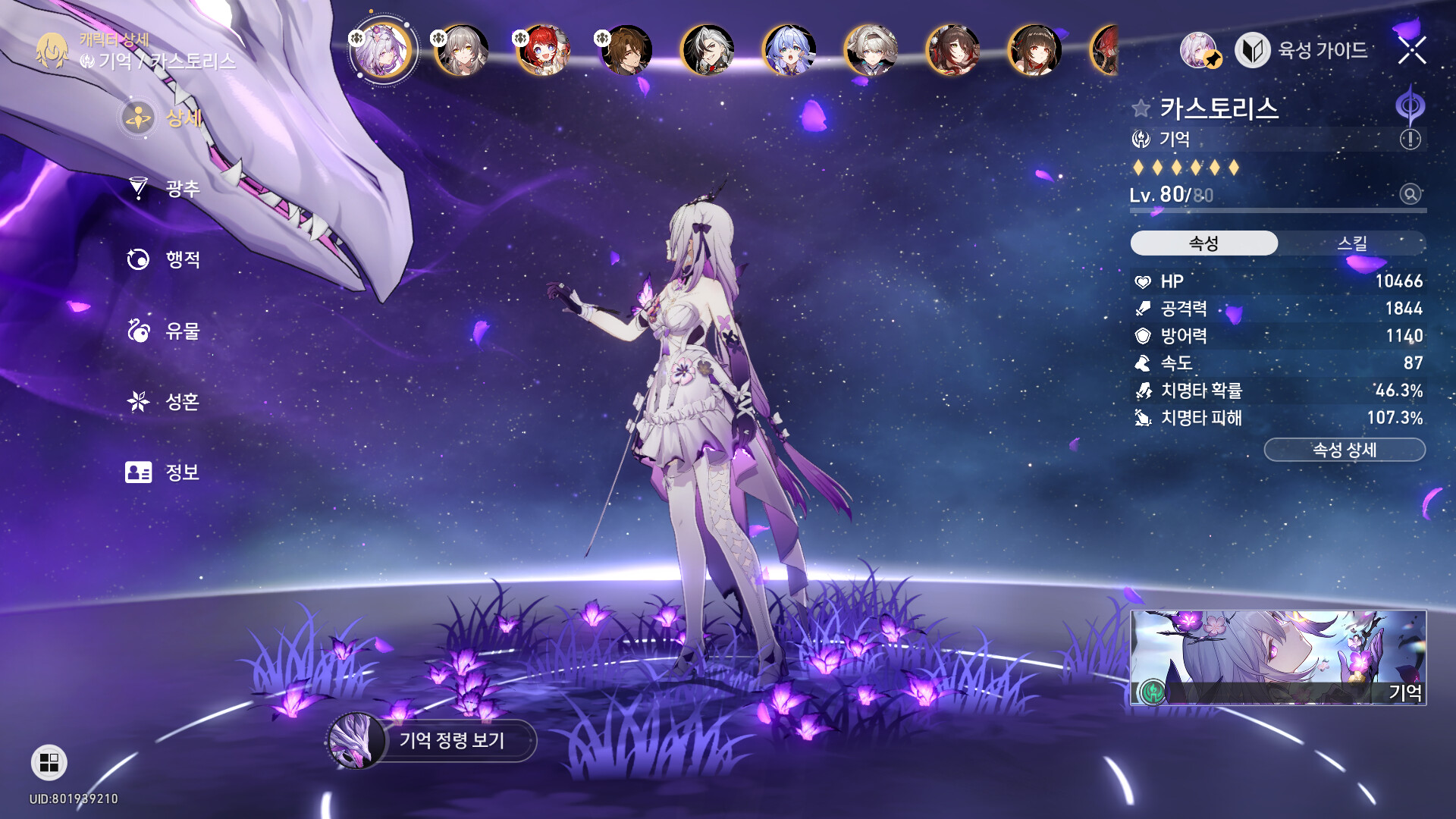1456x819 pixels.
Task: Click the exclamation info icon beside 기억
Action: pos(1410,140)
